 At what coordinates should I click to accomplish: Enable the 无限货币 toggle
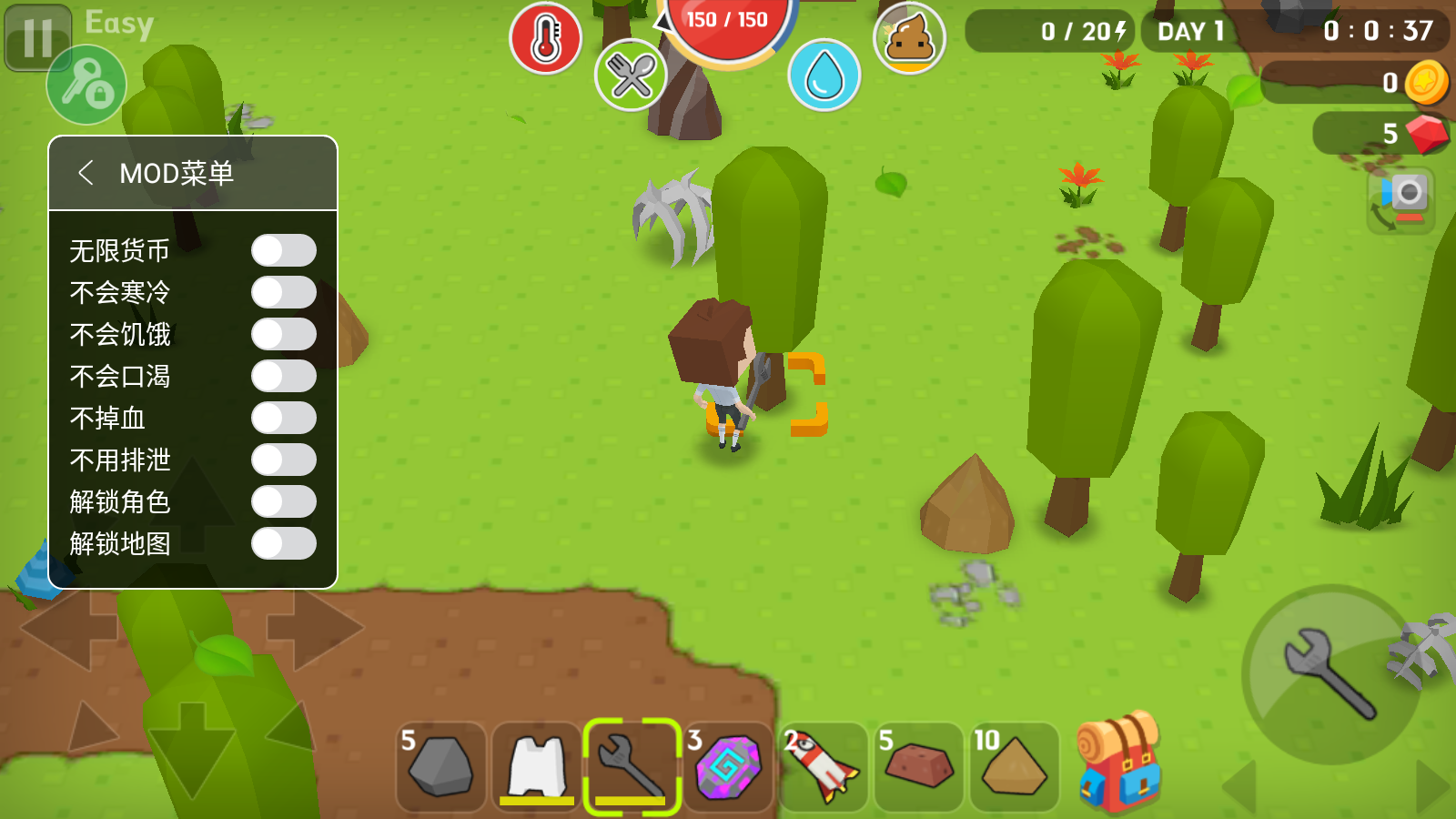pyautogui.click(x=283, y=250)
